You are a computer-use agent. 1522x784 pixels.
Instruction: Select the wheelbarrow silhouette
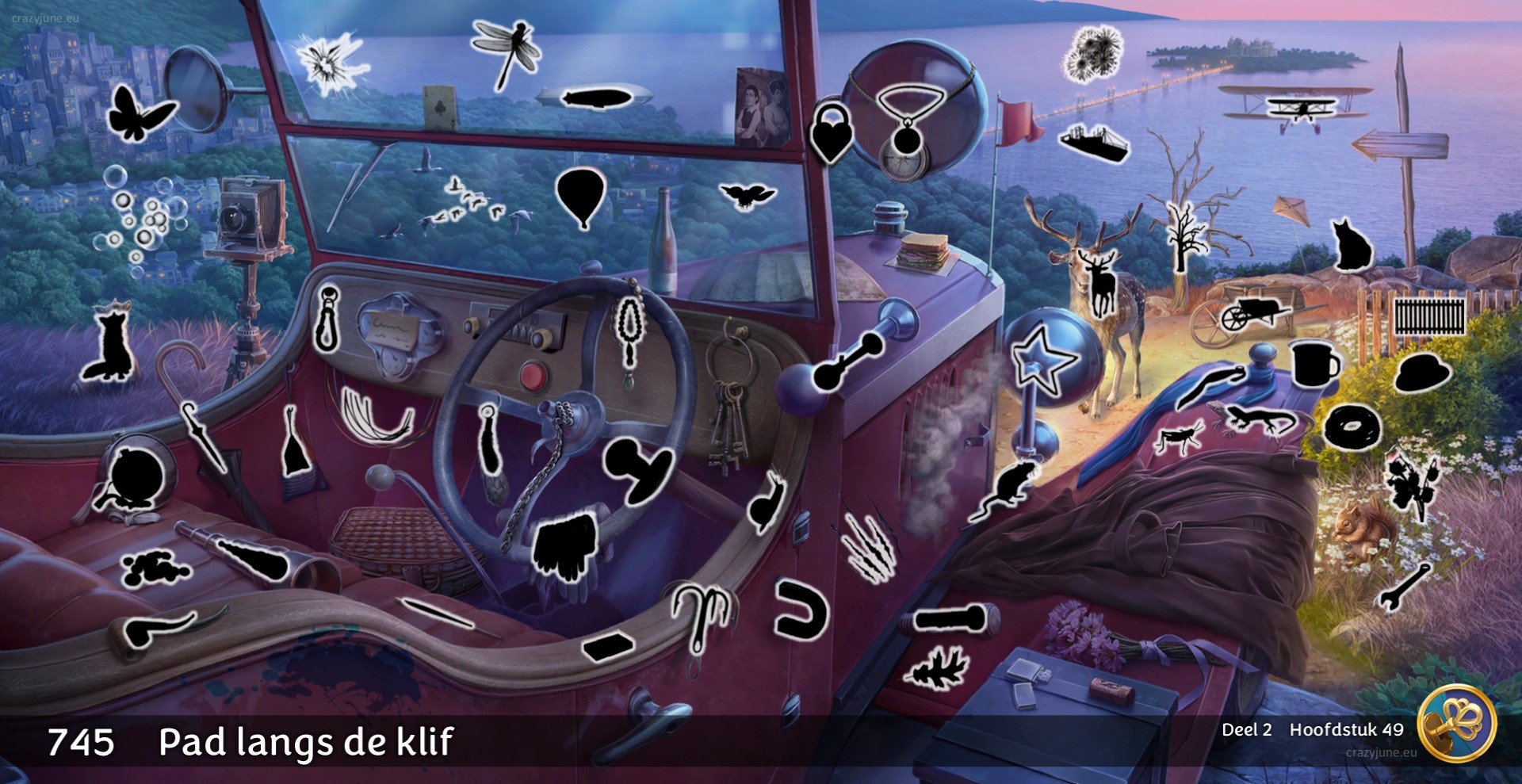tap(1253, 315)
